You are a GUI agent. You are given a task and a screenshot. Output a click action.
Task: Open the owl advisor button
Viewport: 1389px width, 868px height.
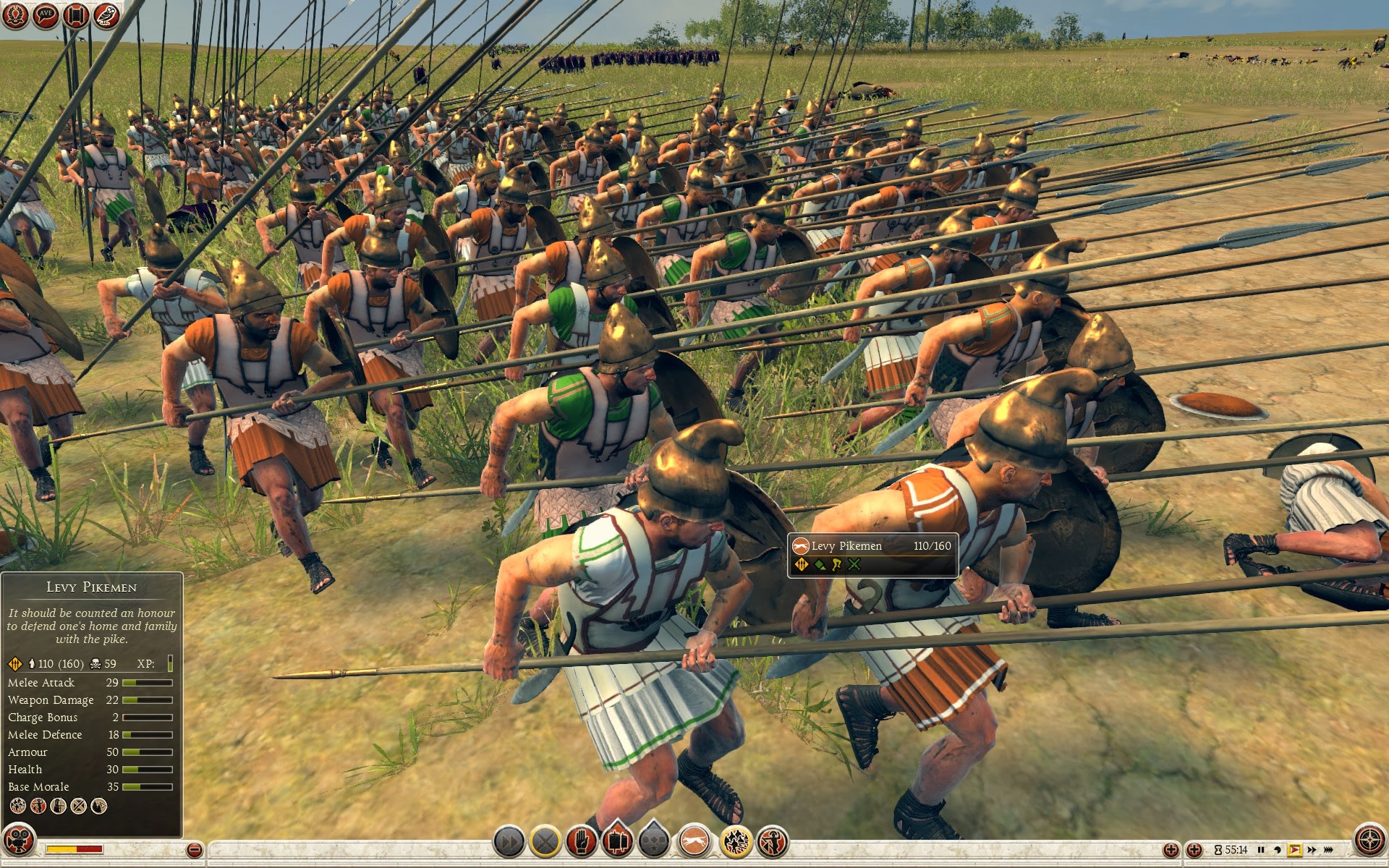(106, 15)
